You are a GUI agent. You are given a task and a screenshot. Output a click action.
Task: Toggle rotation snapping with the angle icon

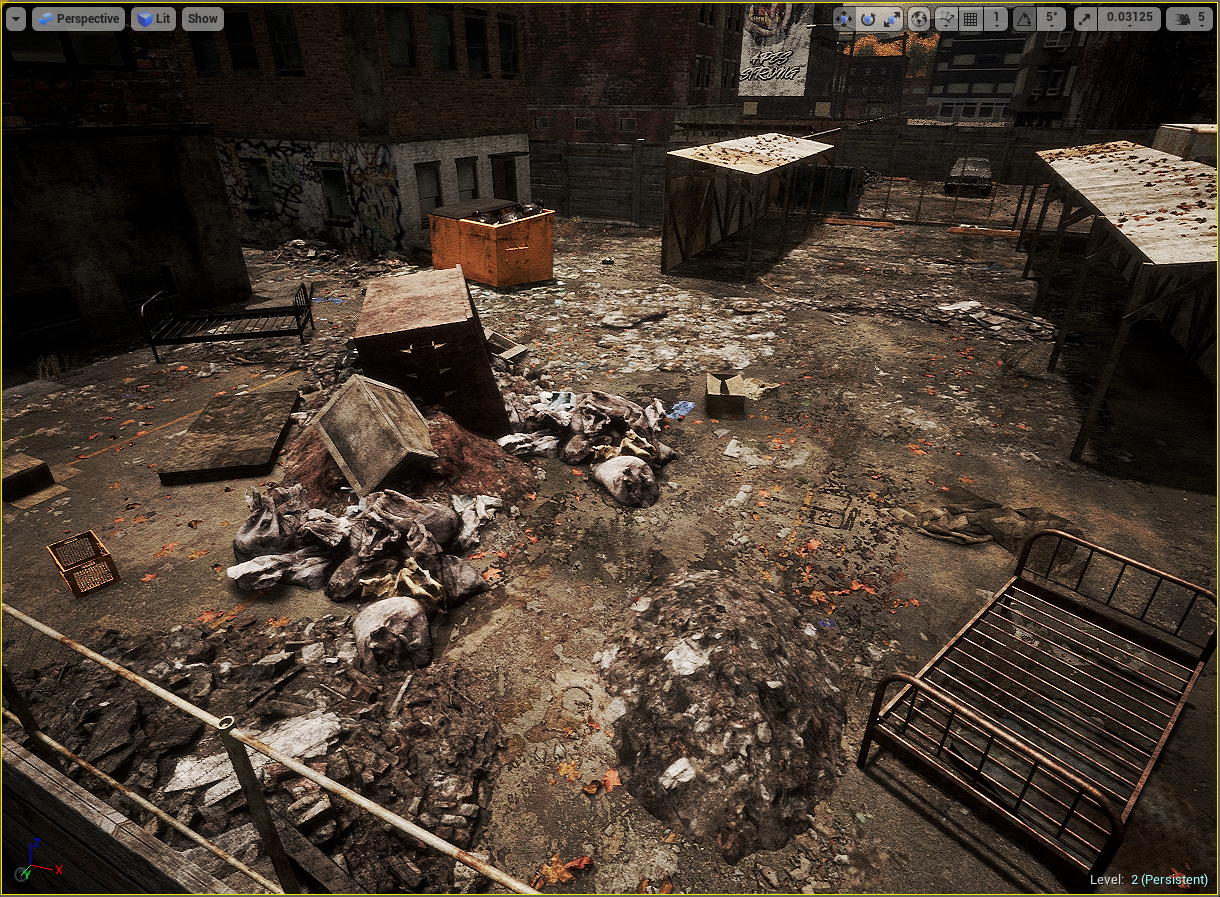(x=1024, y=19)
